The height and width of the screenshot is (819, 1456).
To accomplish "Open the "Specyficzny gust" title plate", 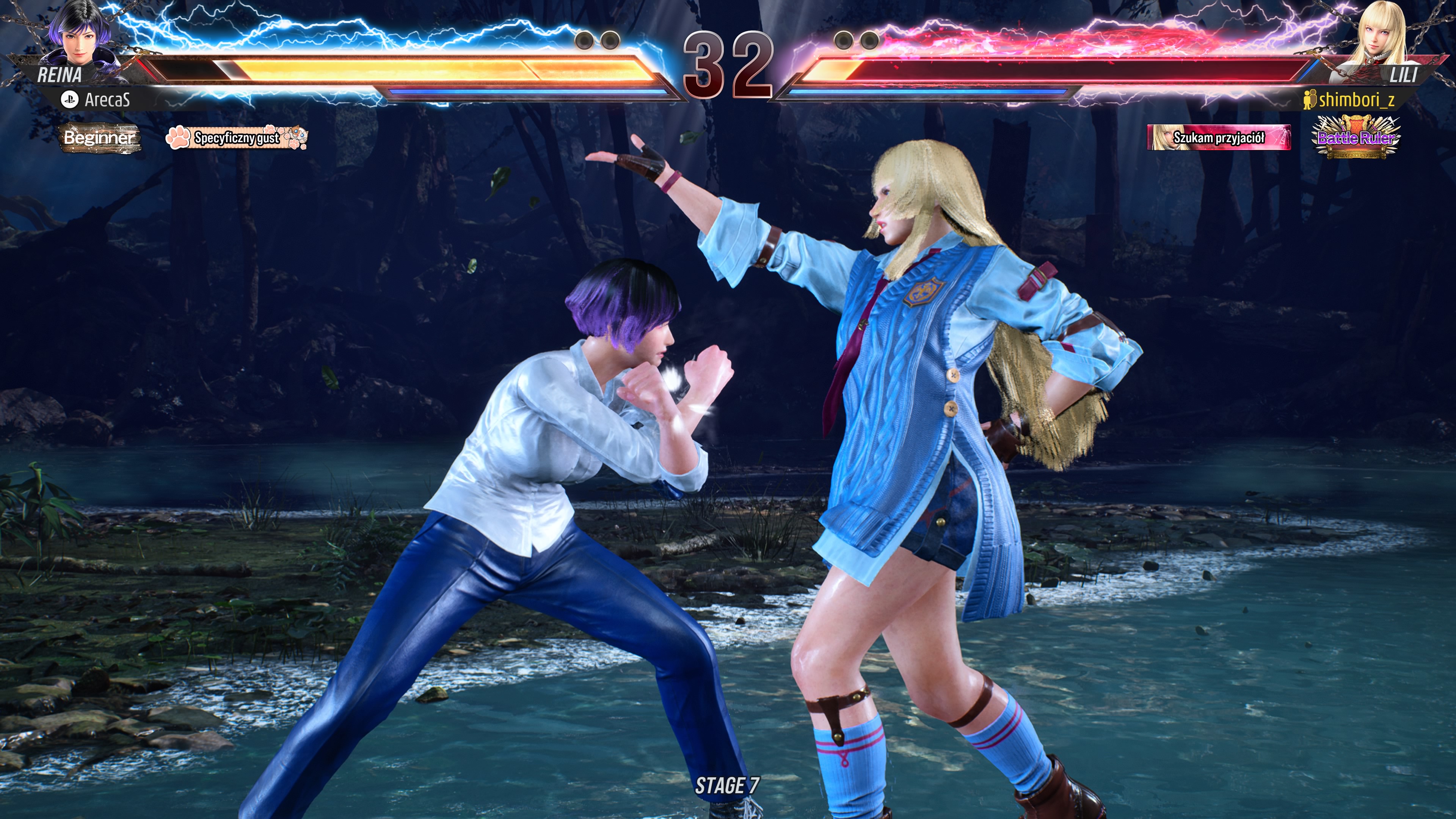I will (236, 138).
